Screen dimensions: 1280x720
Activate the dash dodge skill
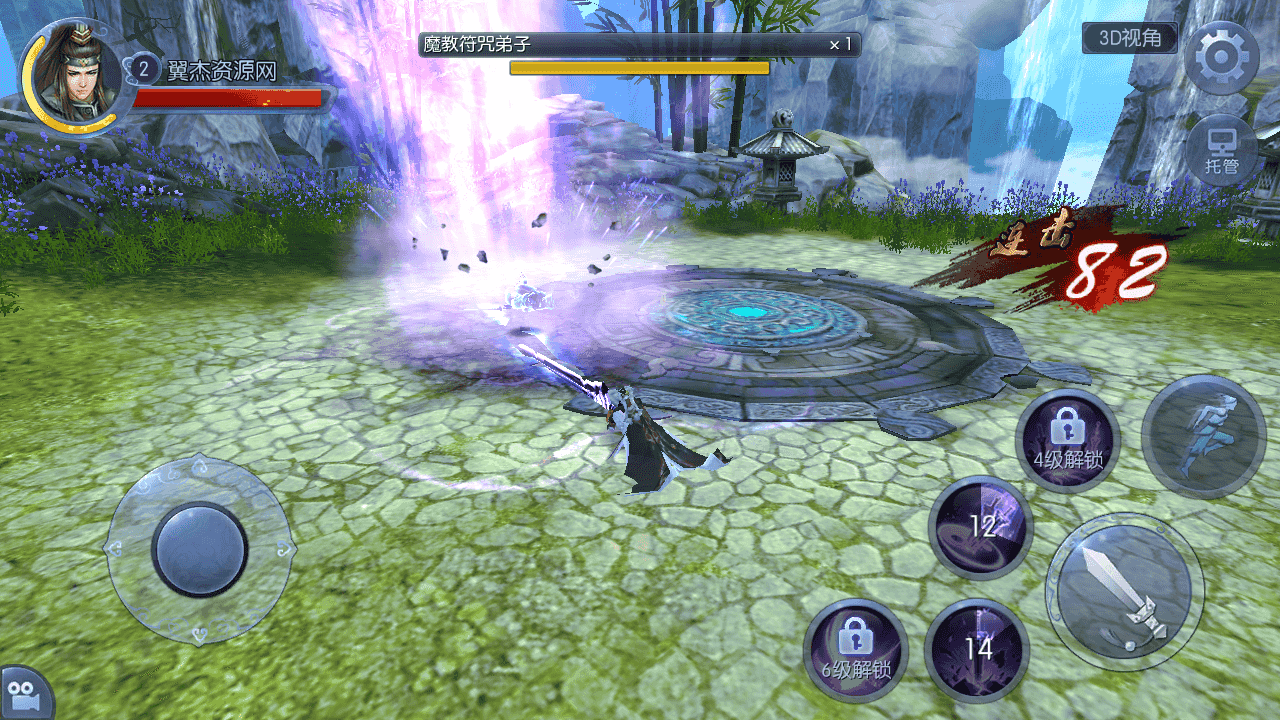1203,436
